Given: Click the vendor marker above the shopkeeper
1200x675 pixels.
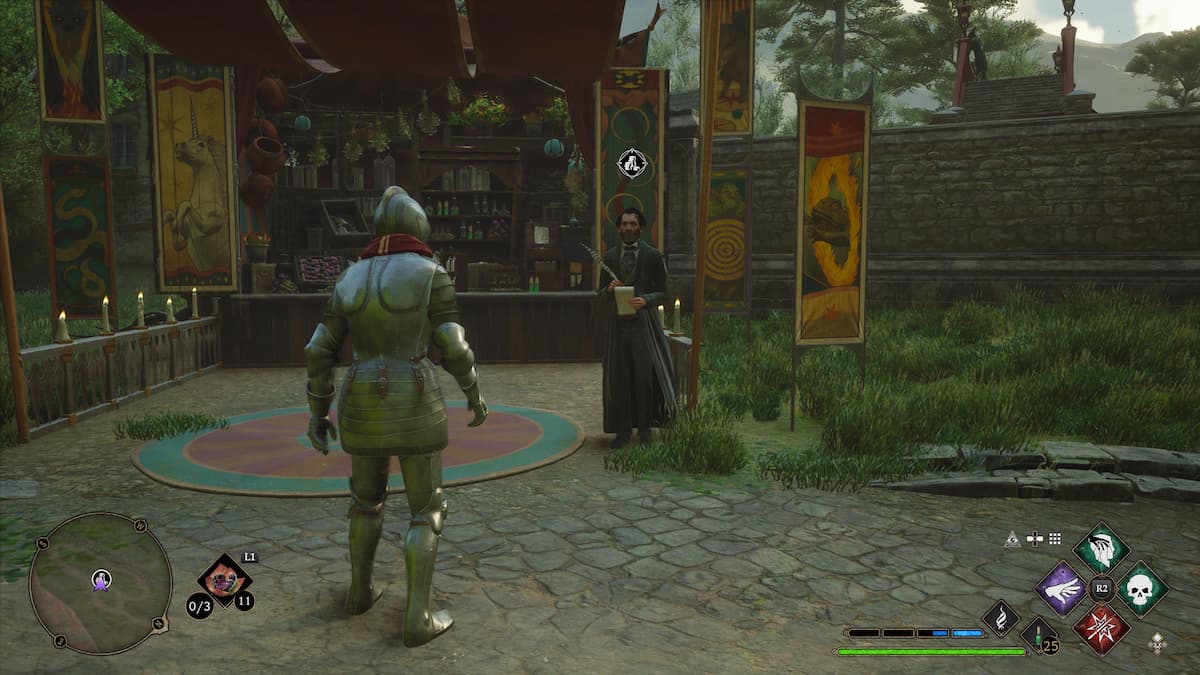Looking at the screenshot, I should [632, 161].
